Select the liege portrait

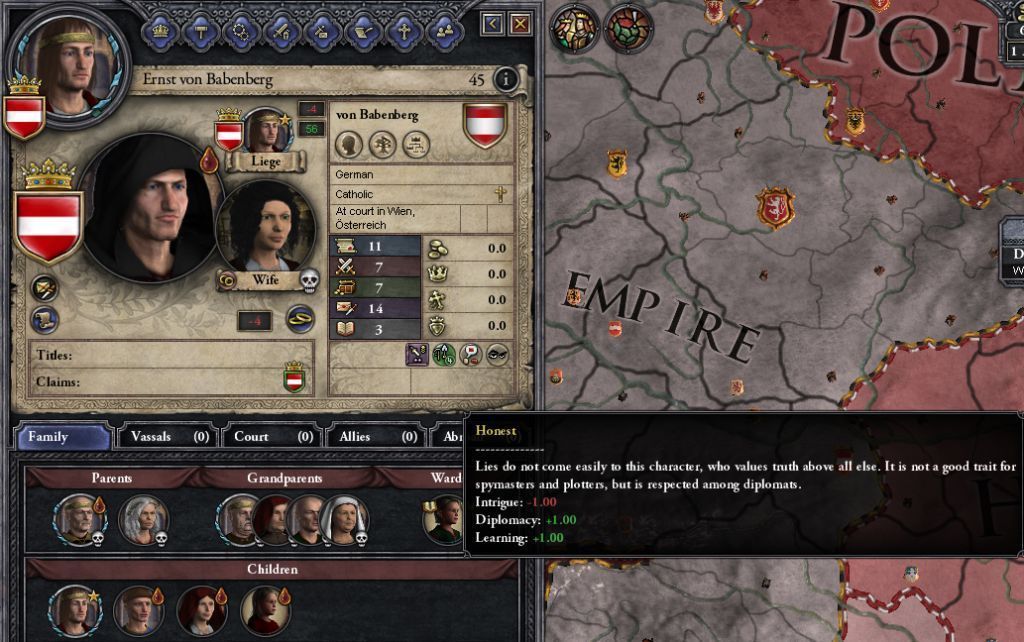point(266,131)
